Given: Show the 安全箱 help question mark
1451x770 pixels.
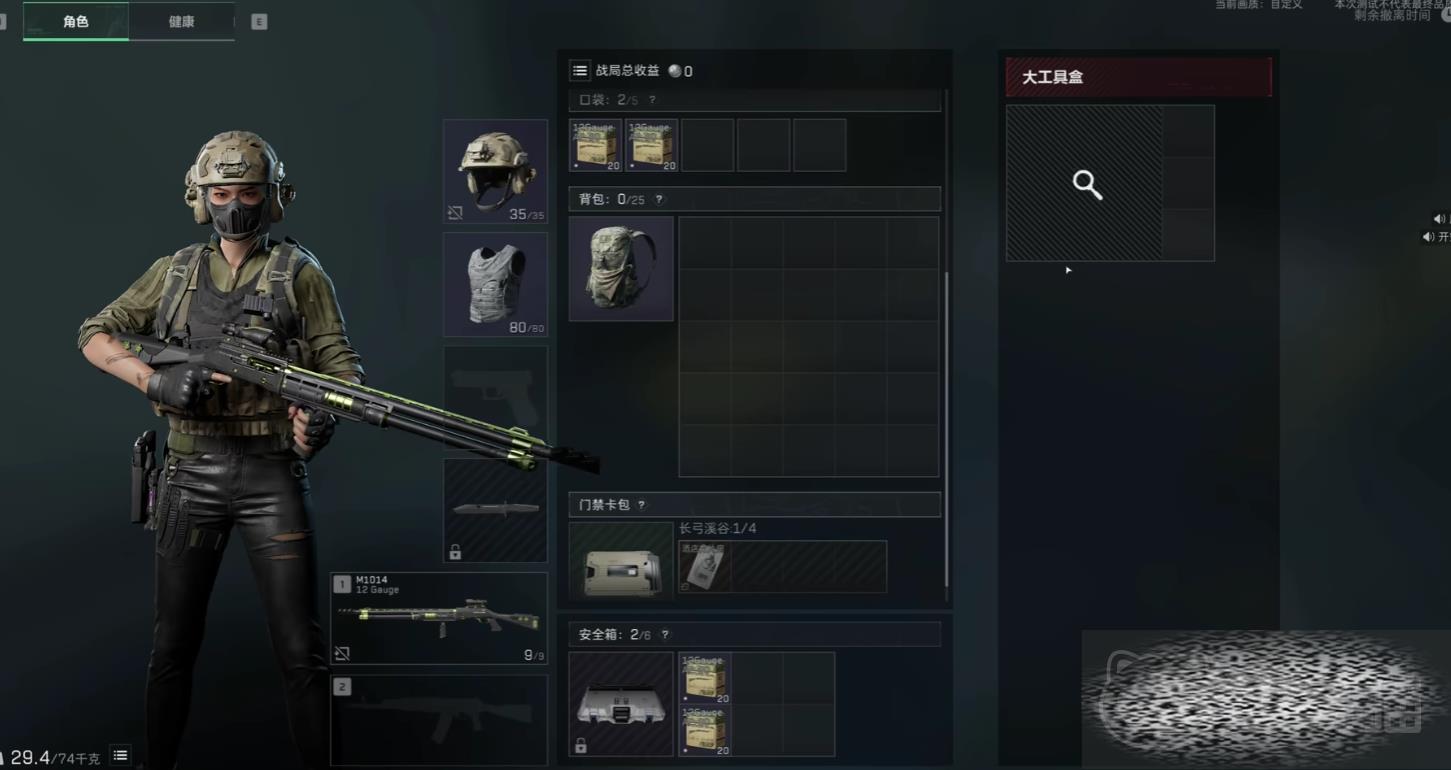Looking at the screenshot, I should pos(665,634).
